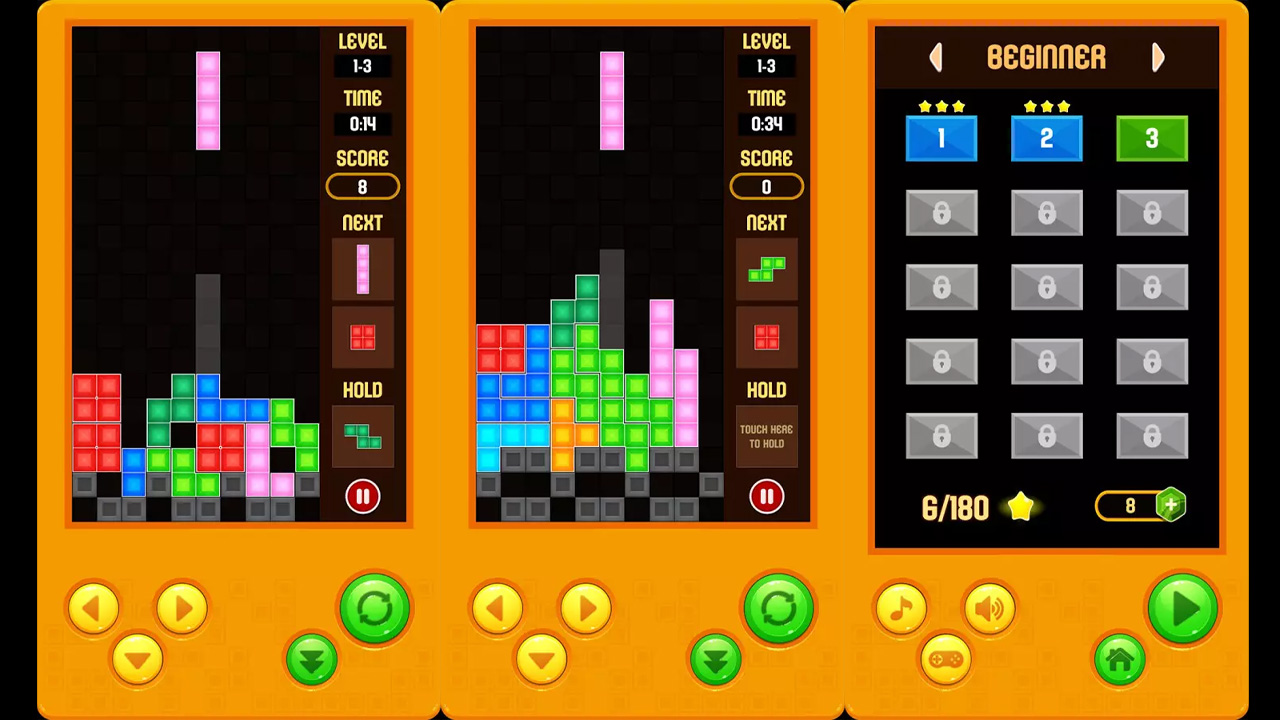1280x720 pixels.
Task: Rotate the piece in the left game
Action: click(x=375, y=608)
